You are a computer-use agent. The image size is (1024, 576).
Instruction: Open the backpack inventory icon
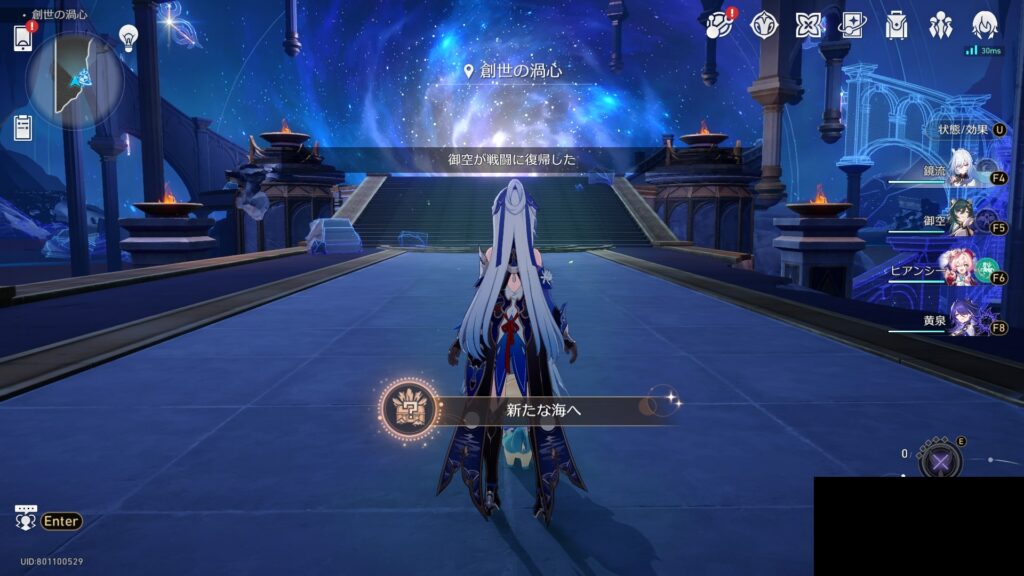tap(896, 25)
